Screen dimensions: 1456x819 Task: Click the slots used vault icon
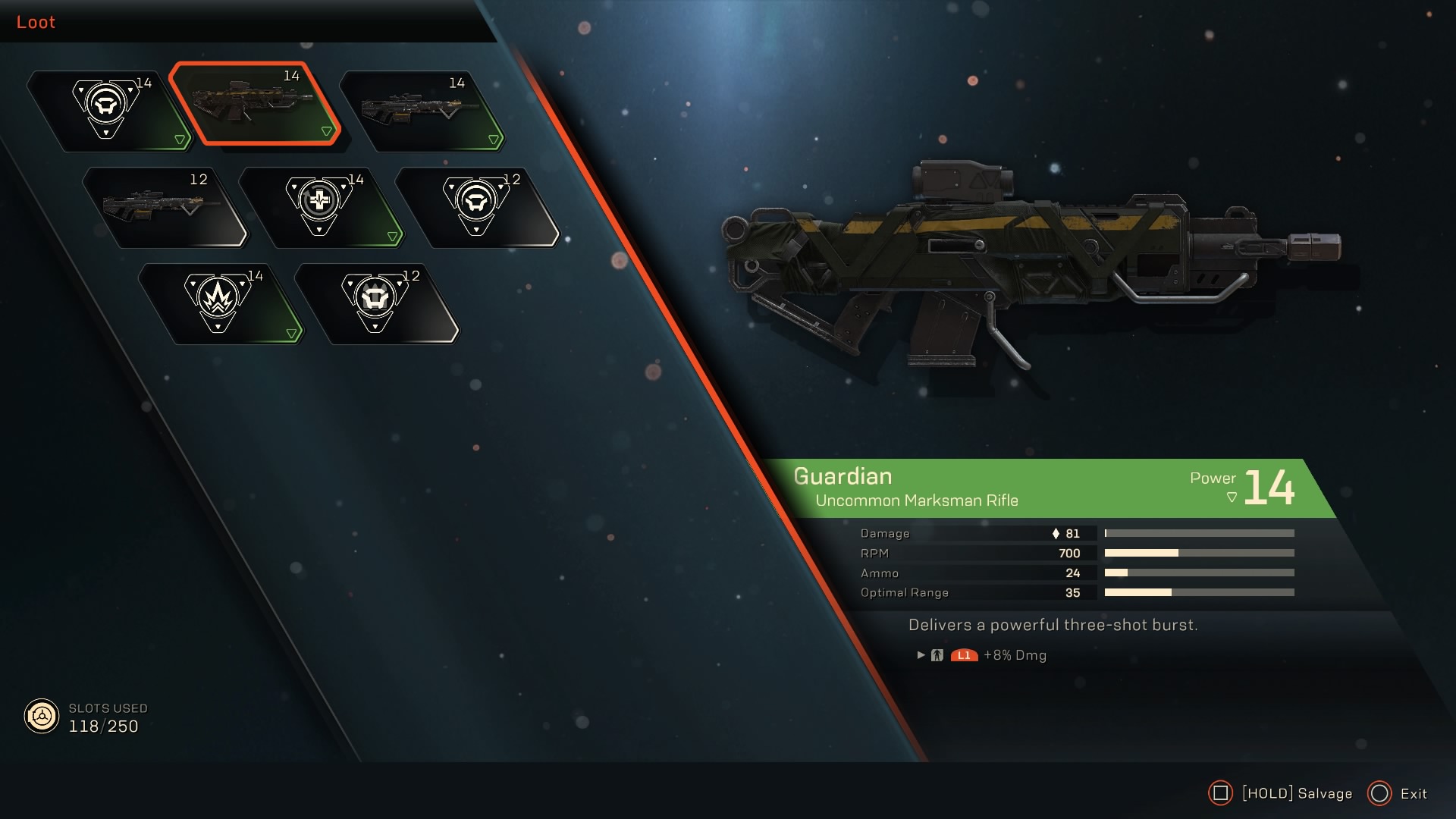click(x=42, y=717)
